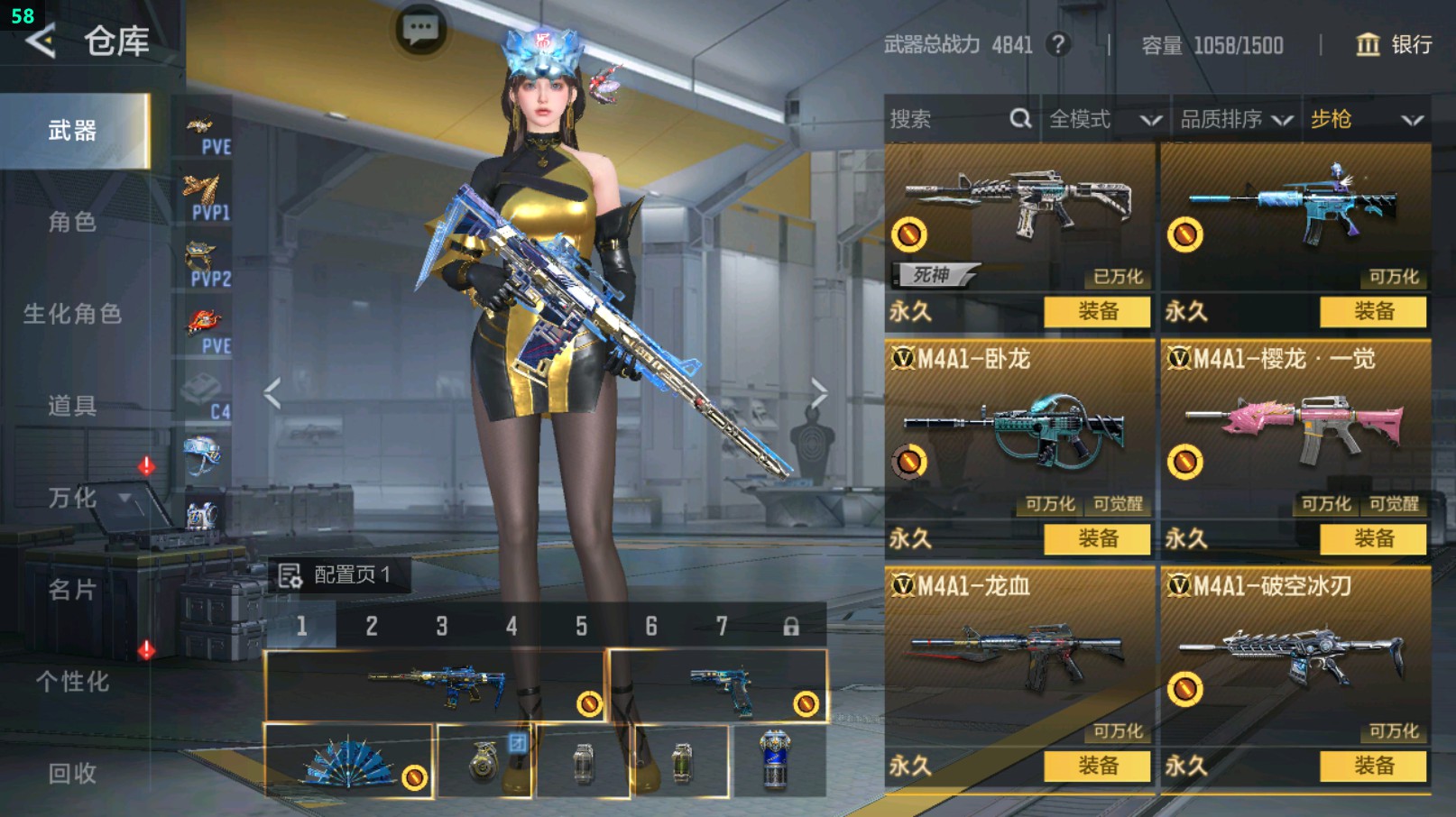Open the chat bubble icon

tap(420, 30)
